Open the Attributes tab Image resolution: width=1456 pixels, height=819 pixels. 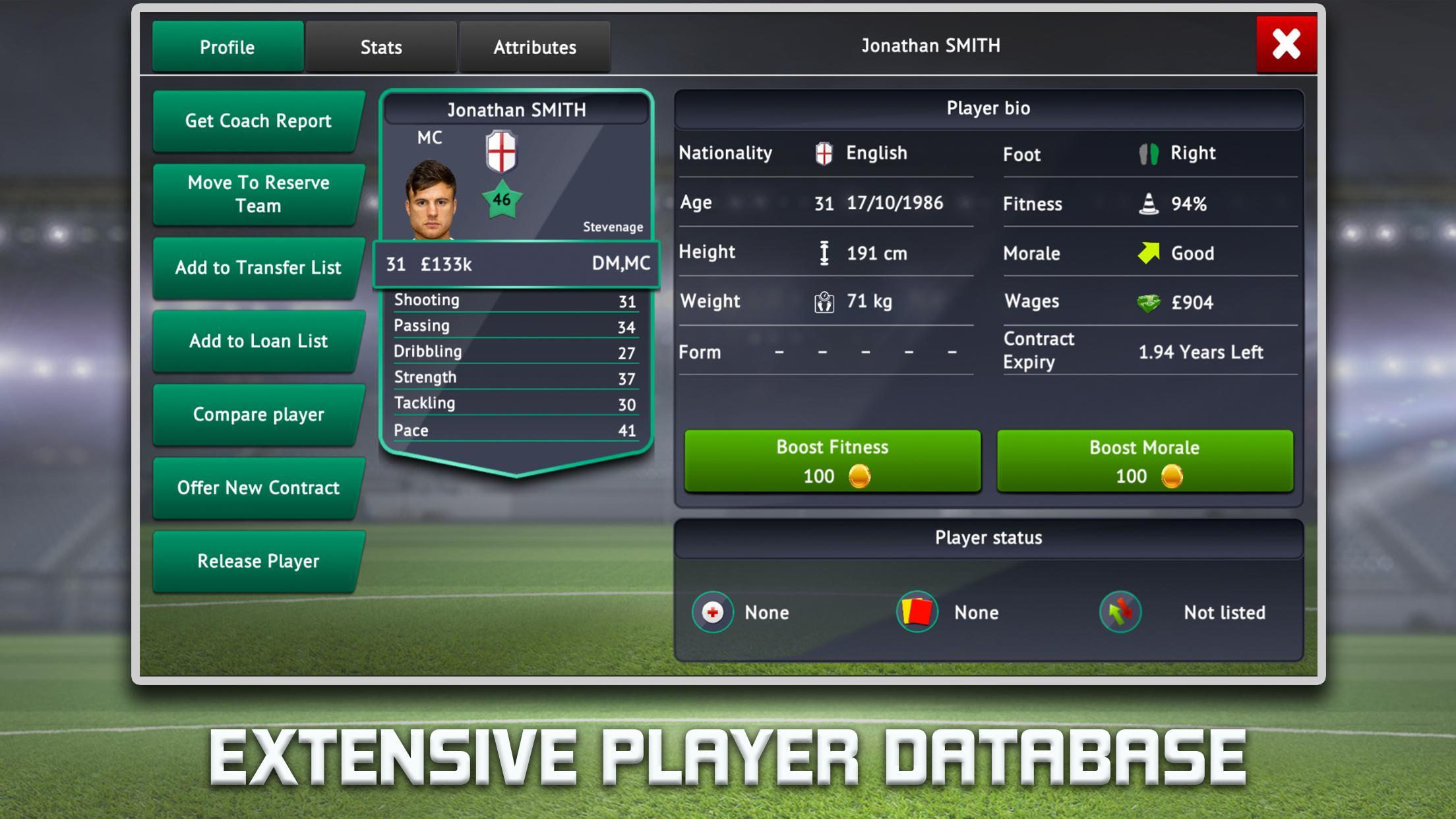[534, 46]
